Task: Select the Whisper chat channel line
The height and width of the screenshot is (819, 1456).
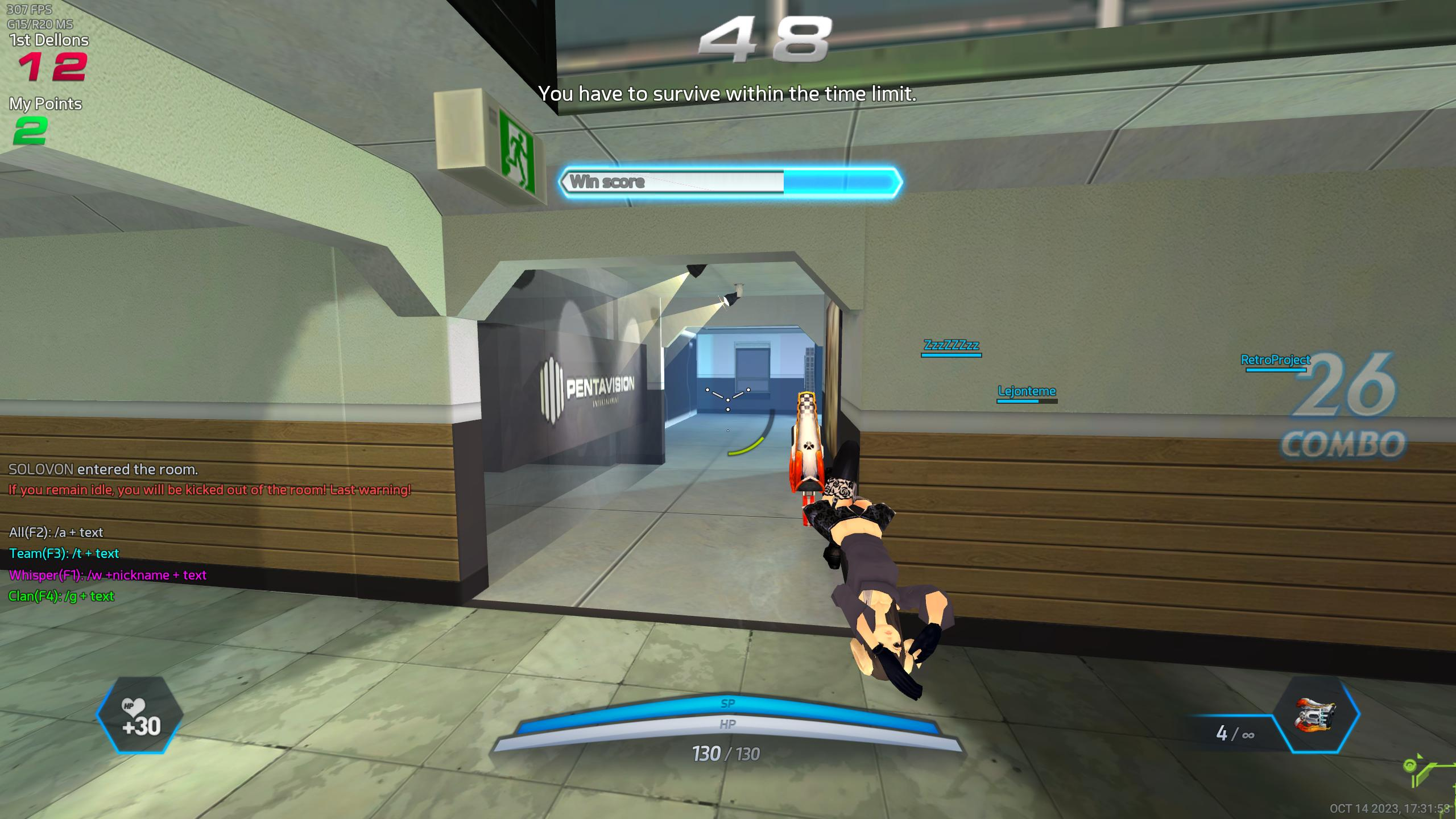Action: 107,575
